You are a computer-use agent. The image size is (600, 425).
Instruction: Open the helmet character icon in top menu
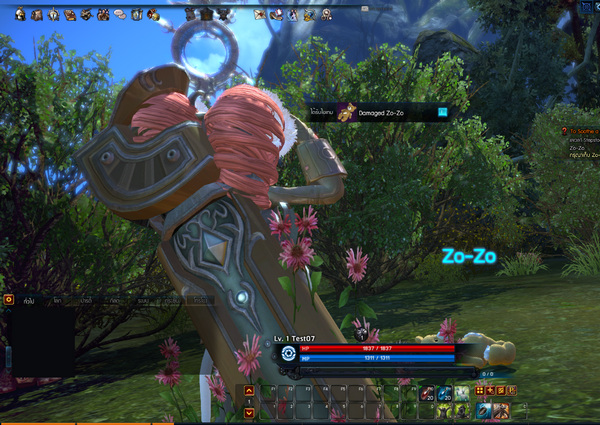point(19,14)
